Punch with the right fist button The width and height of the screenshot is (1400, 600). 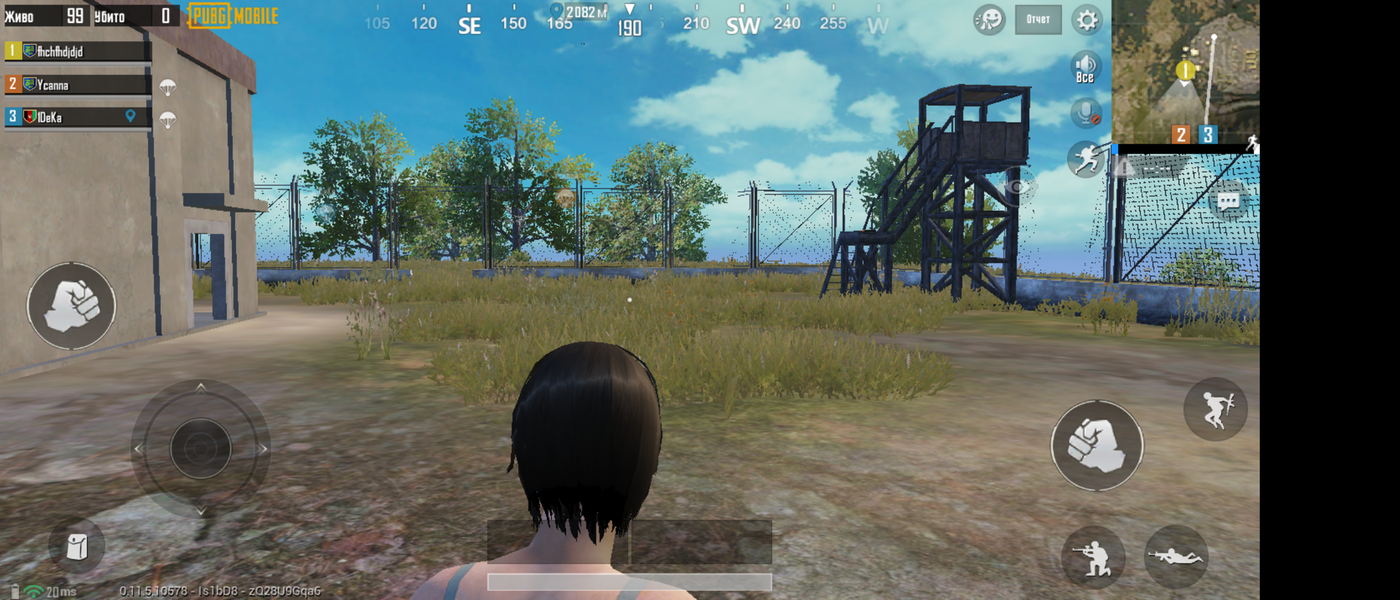(x=1096, y=445)
